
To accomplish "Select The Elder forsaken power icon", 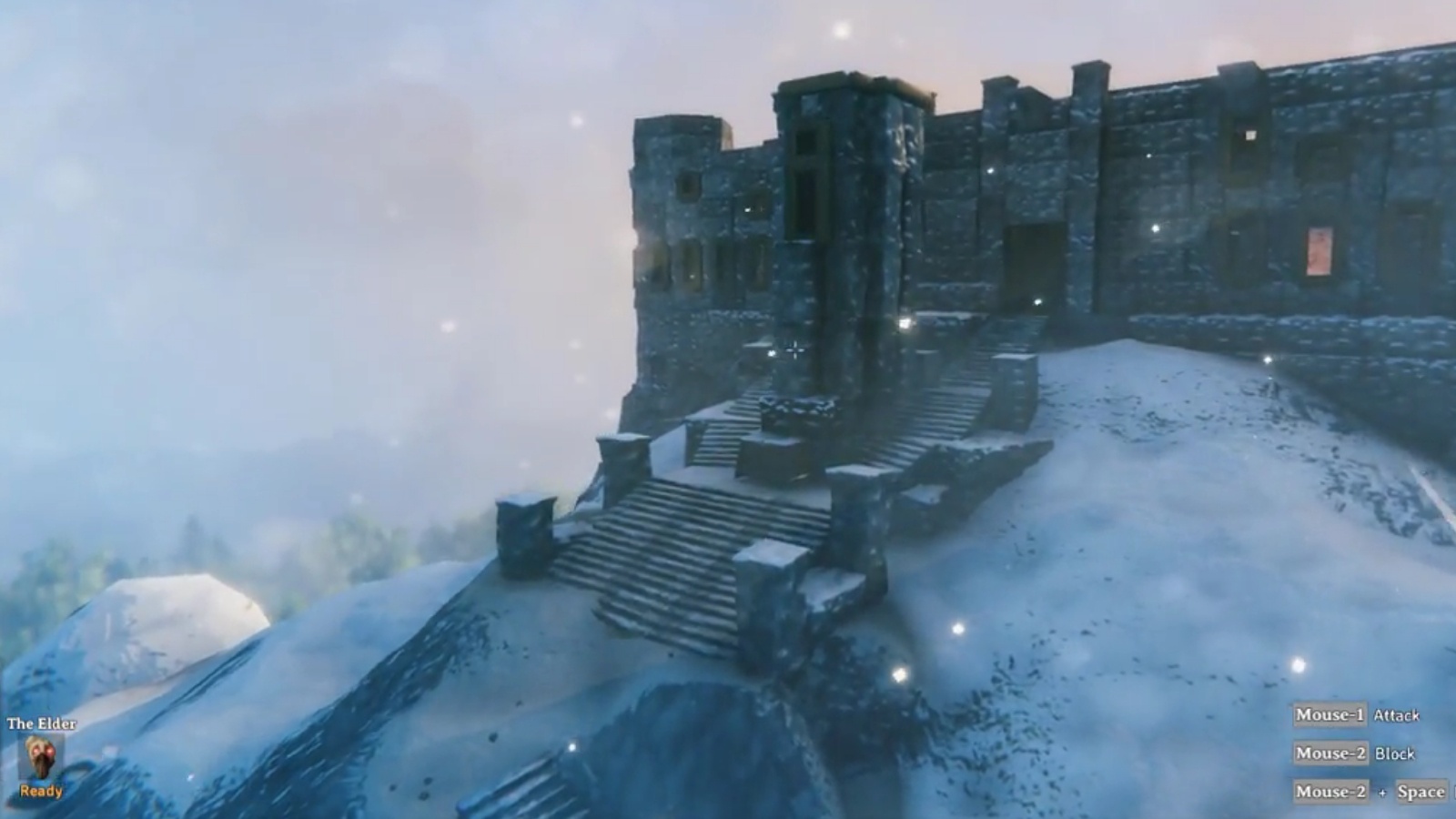I will click(41, 757).
